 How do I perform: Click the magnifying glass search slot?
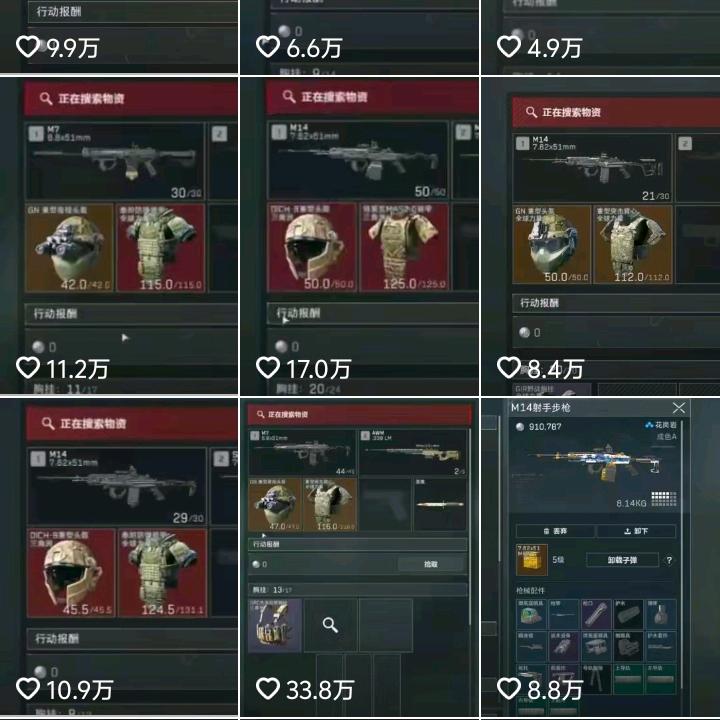330,626
